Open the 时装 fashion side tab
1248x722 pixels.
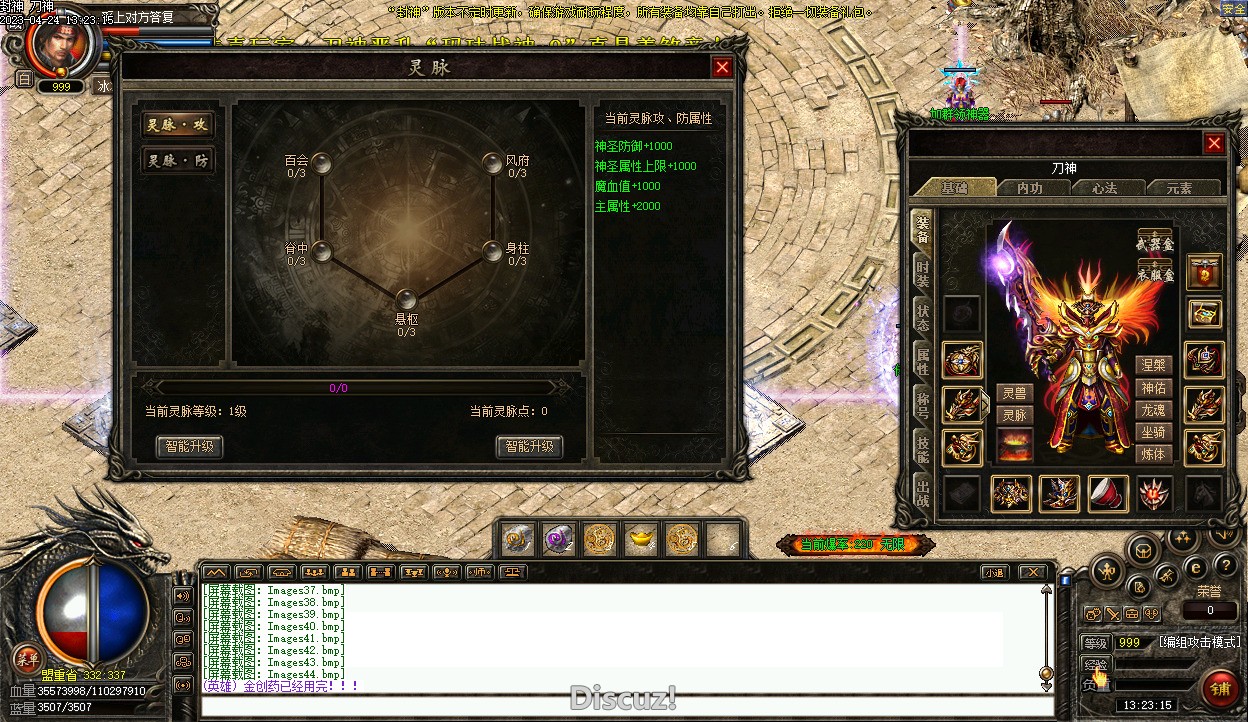(x=922, y=274)
